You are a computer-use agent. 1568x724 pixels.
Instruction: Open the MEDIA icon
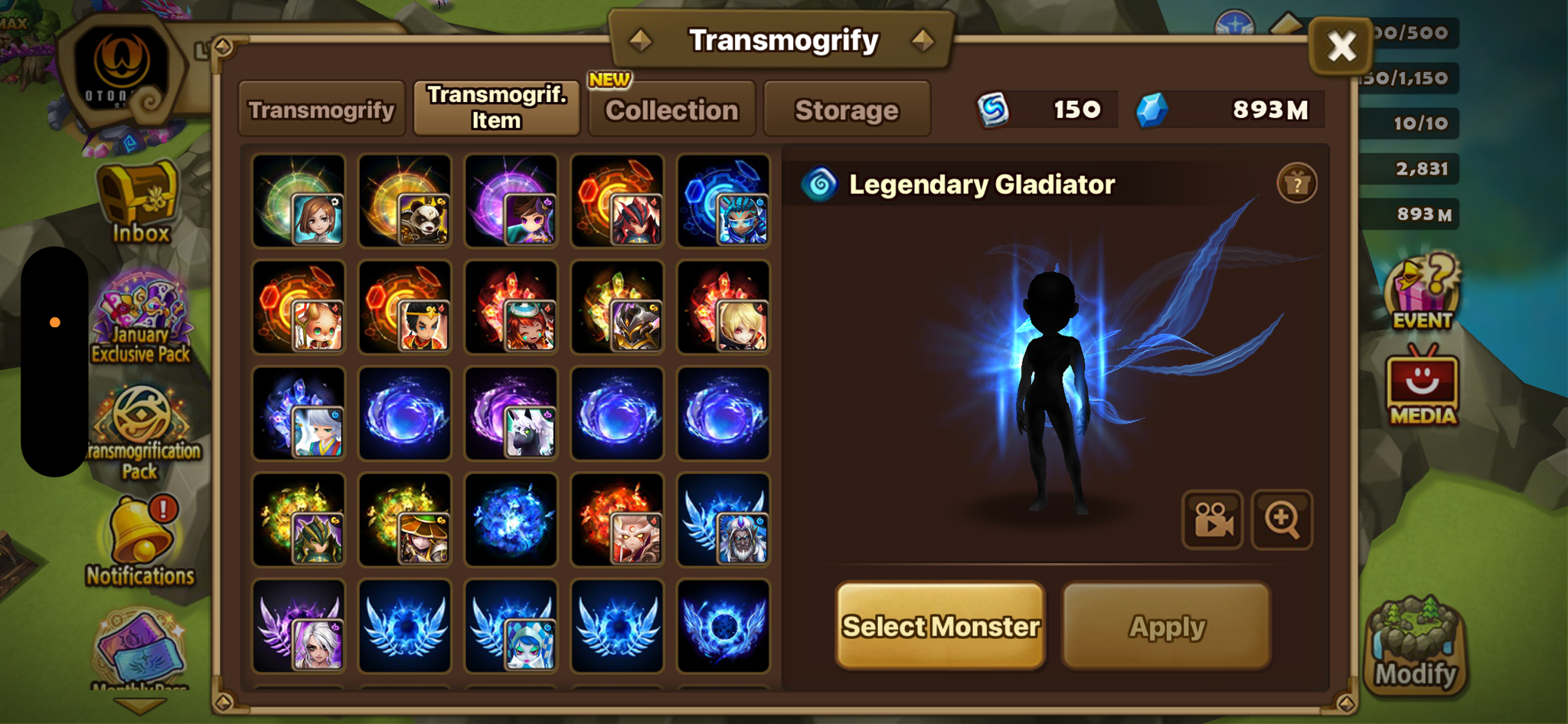pyautogui.click(x=1422, y=385)
